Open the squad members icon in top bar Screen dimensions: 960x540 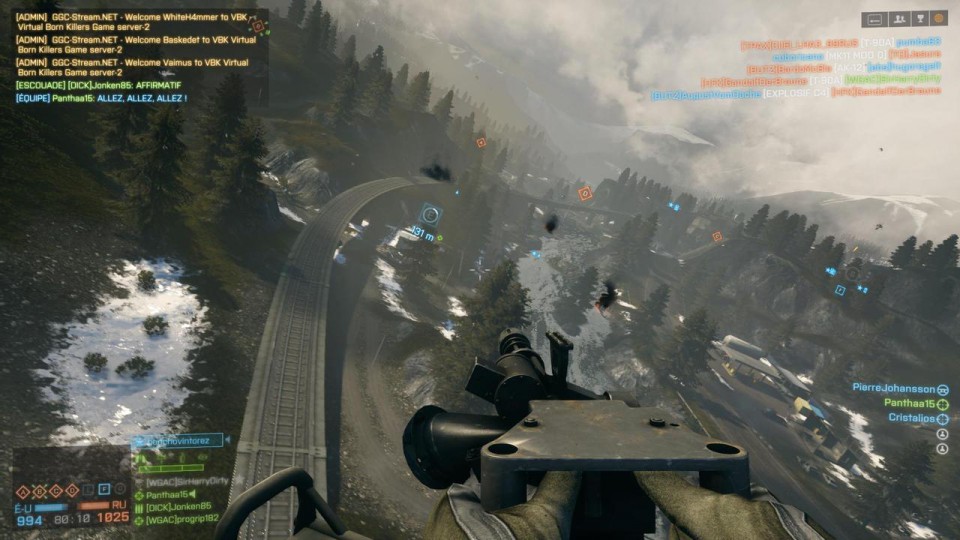897,18
